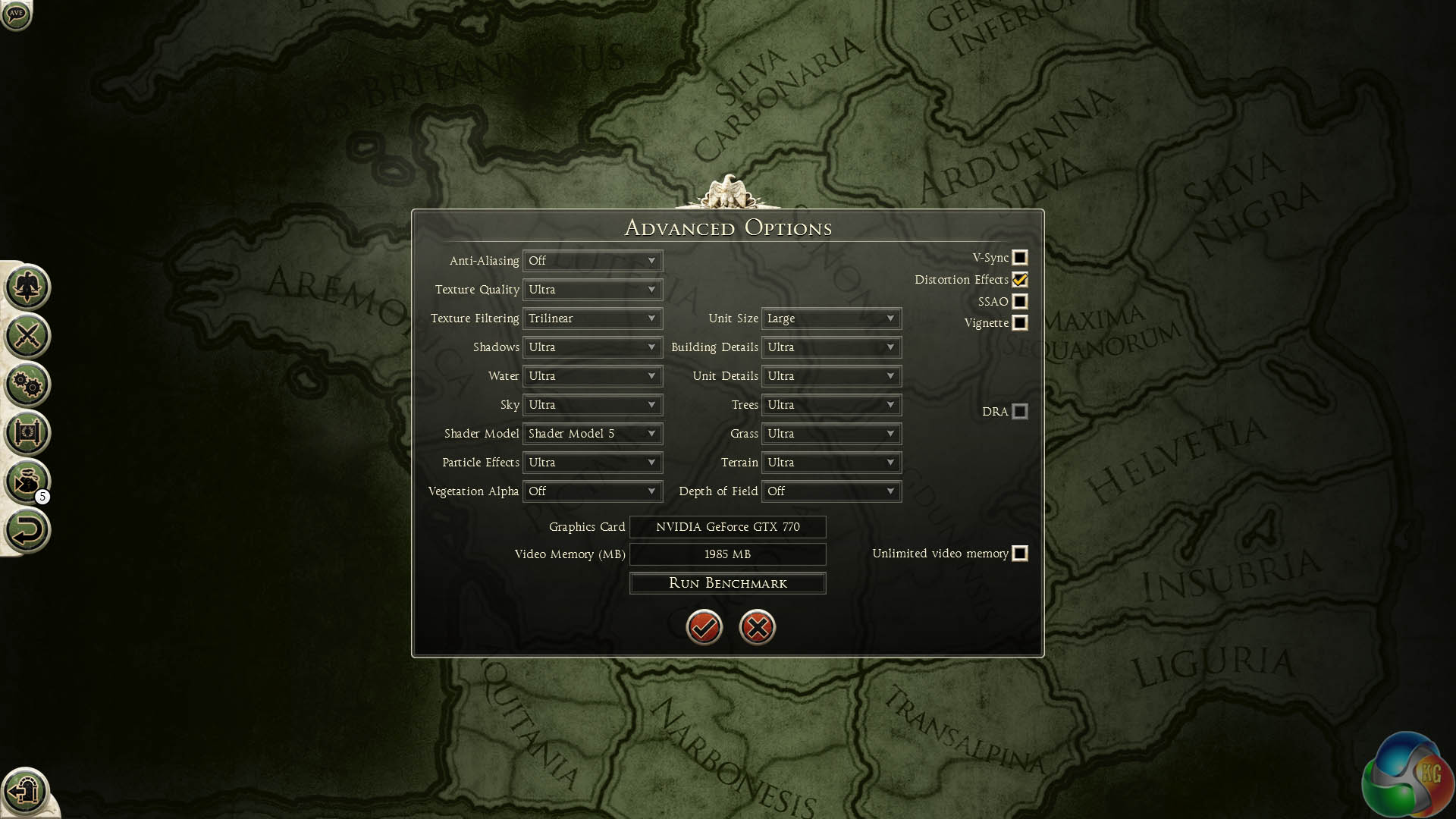
Task: Enable Unlimited video memory
Action: point(1020,554)
